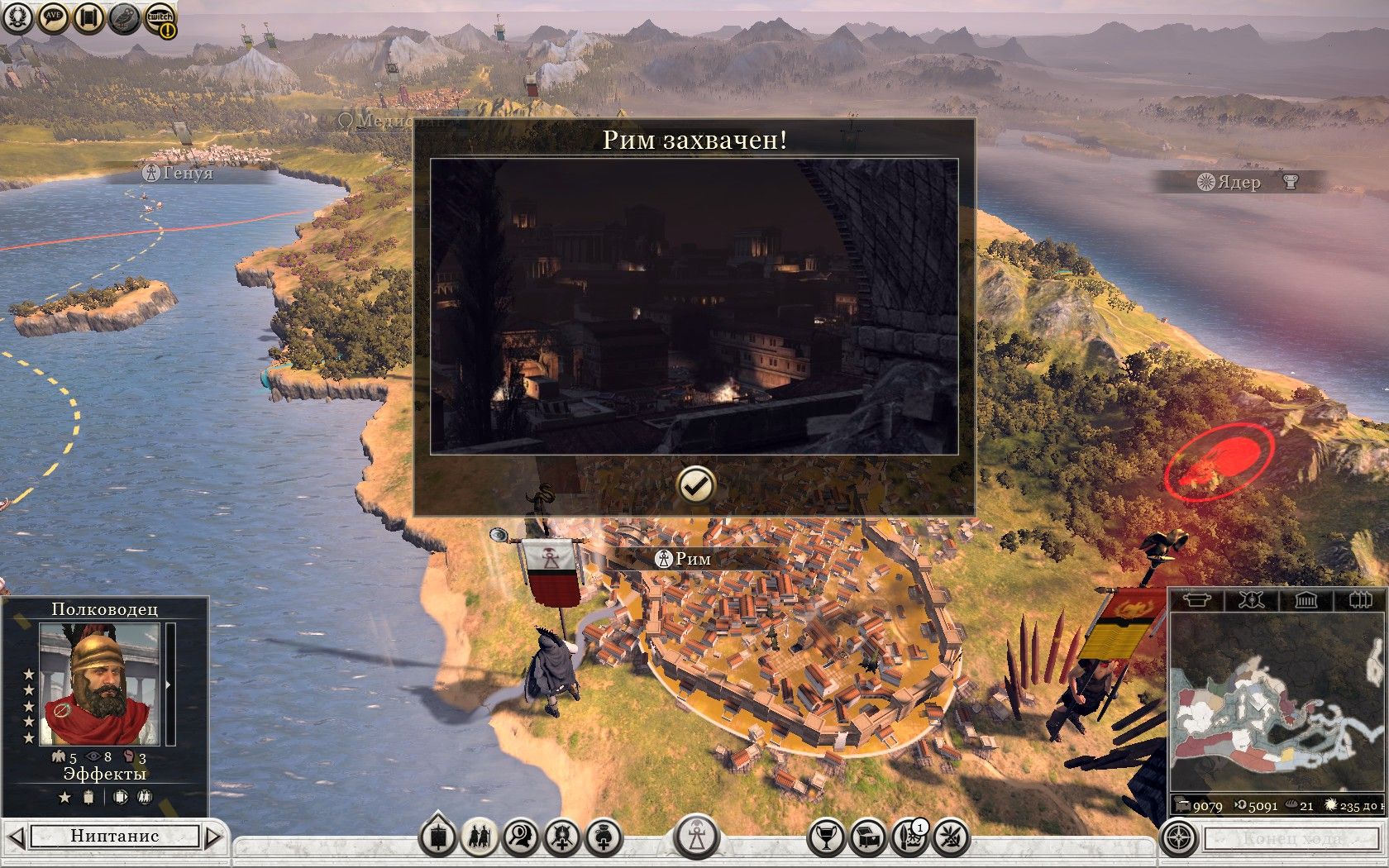Viewport: 1389px width, 868px height.
Task: Confirm the "Рим захвачен!" message with the checkmark
Action: tap(695, 485)
